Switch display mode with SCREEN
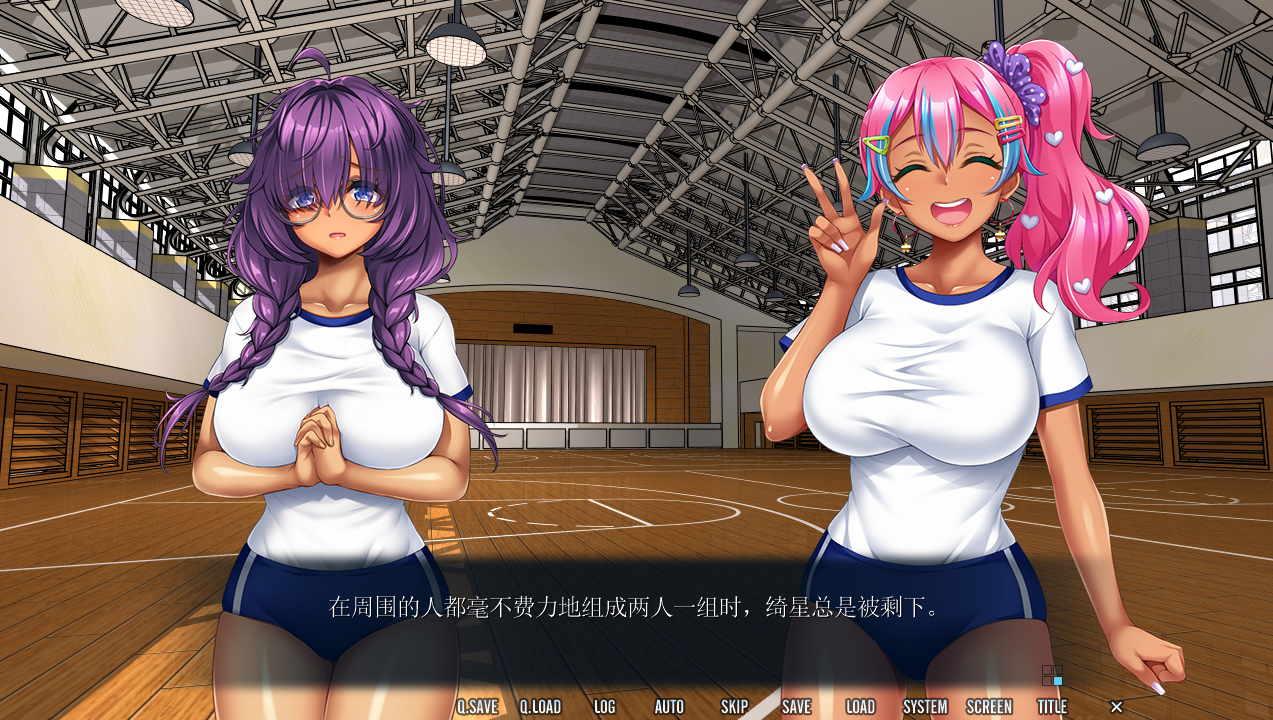The image size is (1273, 720). tap(989, 706)
